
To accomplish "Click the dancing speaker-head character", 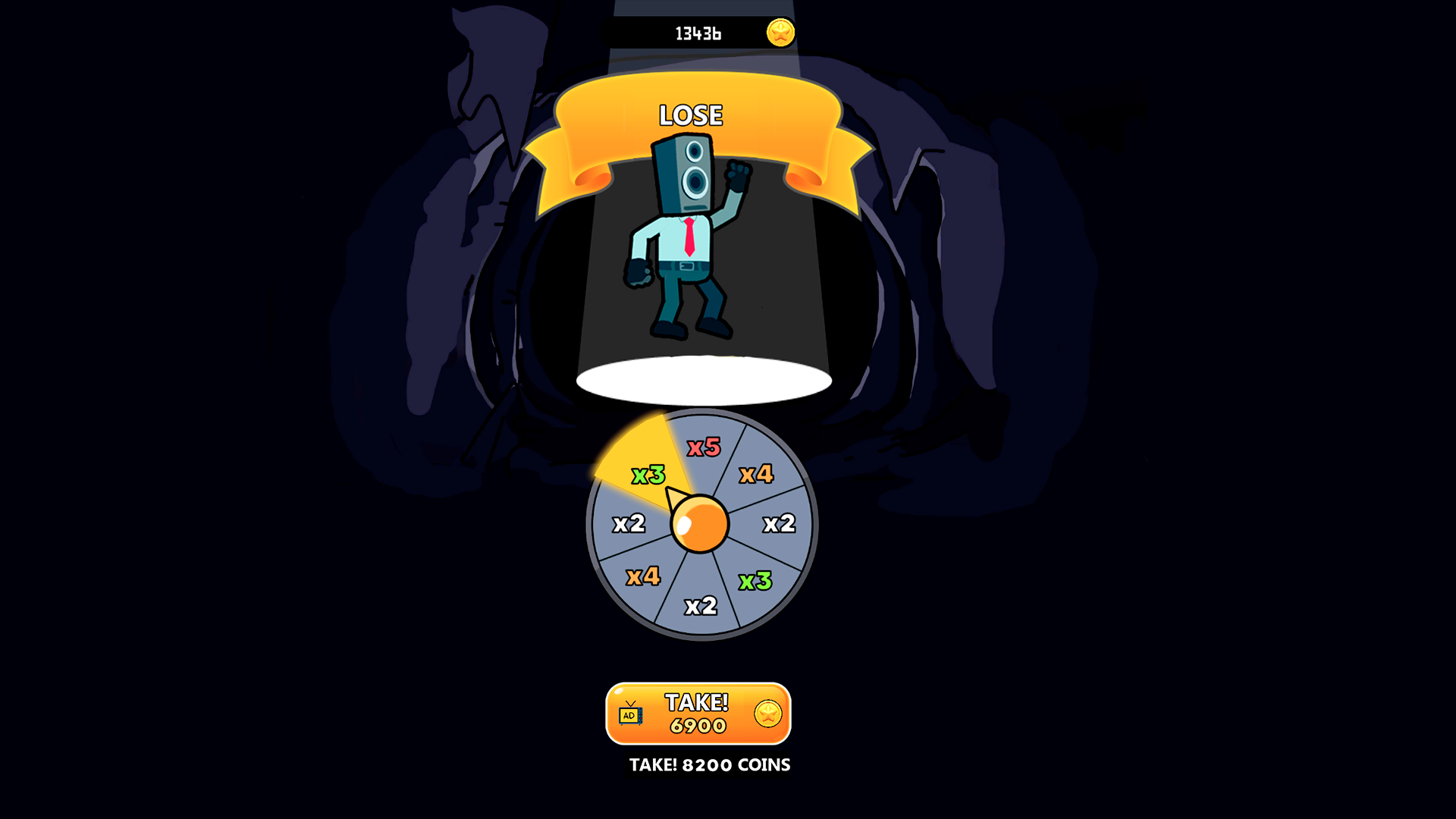I will coord(686,235).
